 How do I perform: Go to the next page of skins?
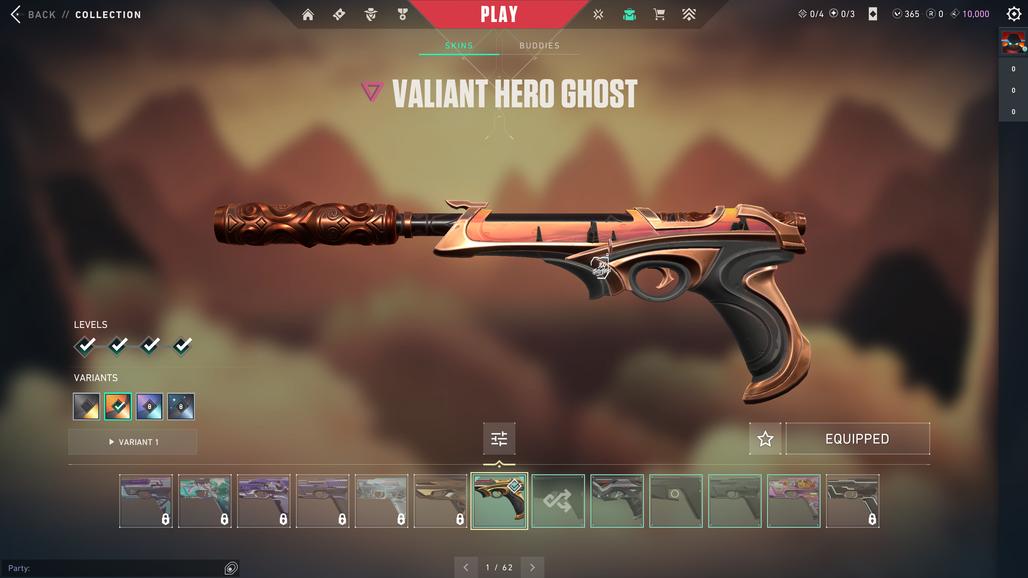532,567
